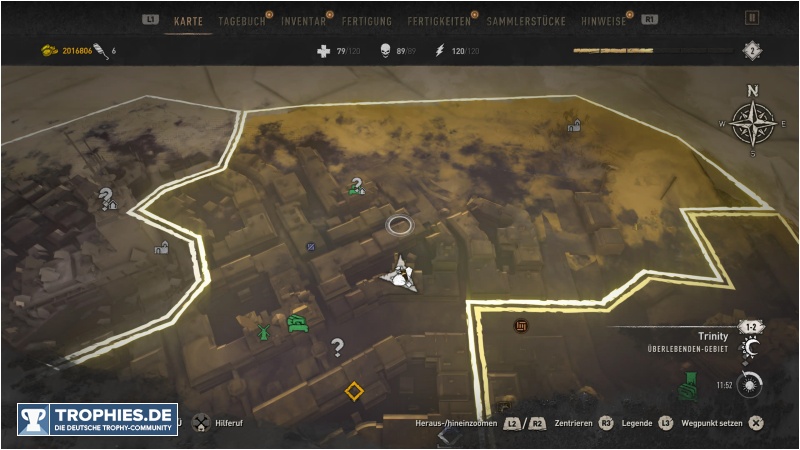The height and width of the screenshot is (450, 800).
Task: Open the TROPHIES.DE watermark logo
Action: click(x=97, y=418)
